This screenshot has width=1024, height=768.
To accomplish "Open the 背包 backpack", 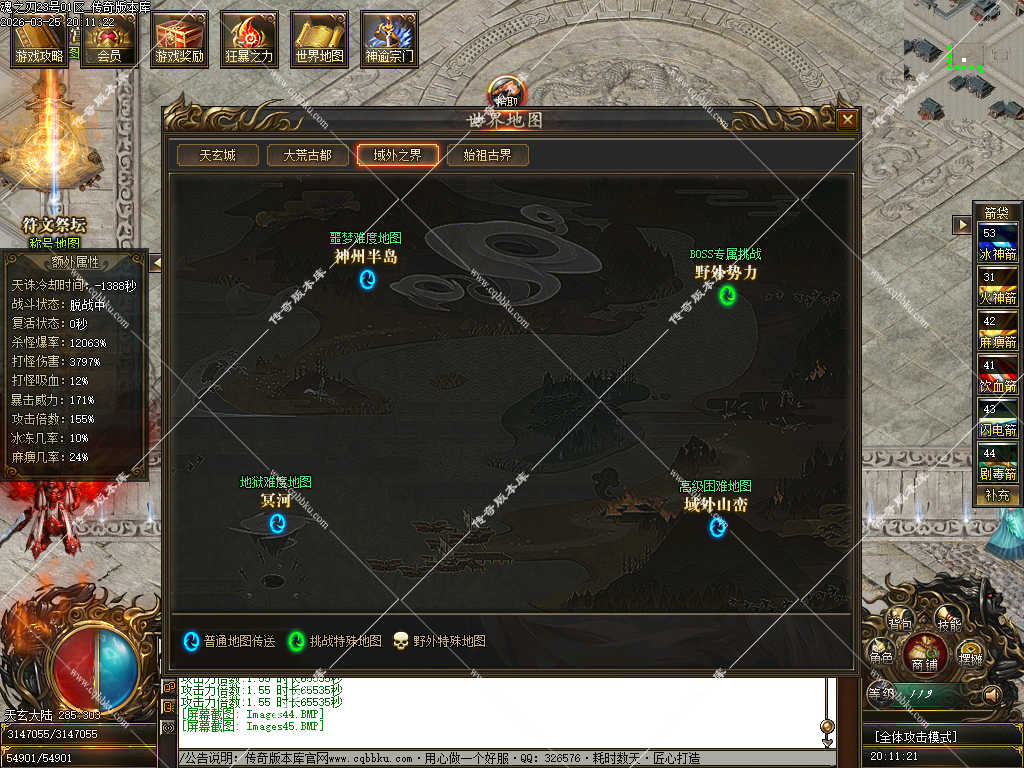I will pyautogui.click(x=900, y=624).
